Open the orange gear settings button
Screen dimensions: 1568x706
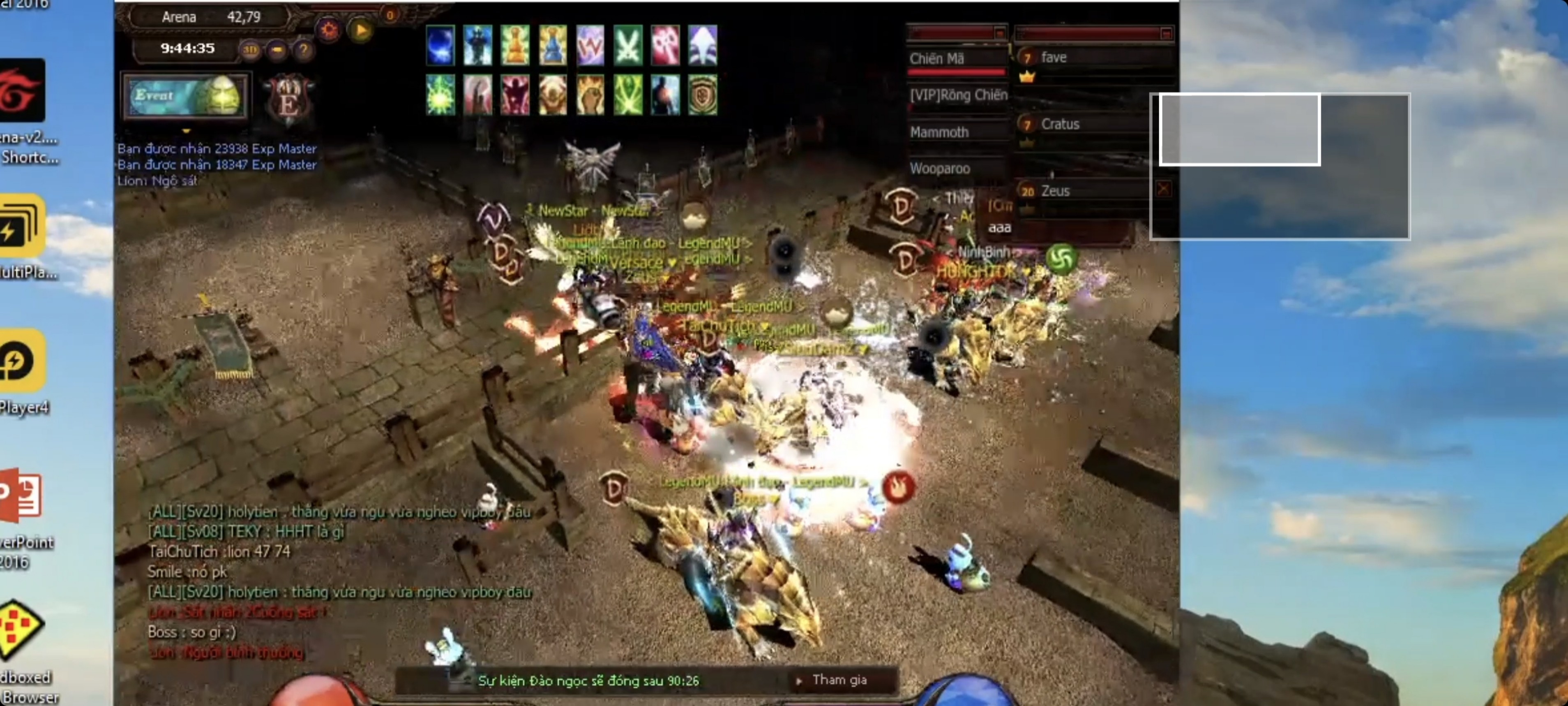329,29
